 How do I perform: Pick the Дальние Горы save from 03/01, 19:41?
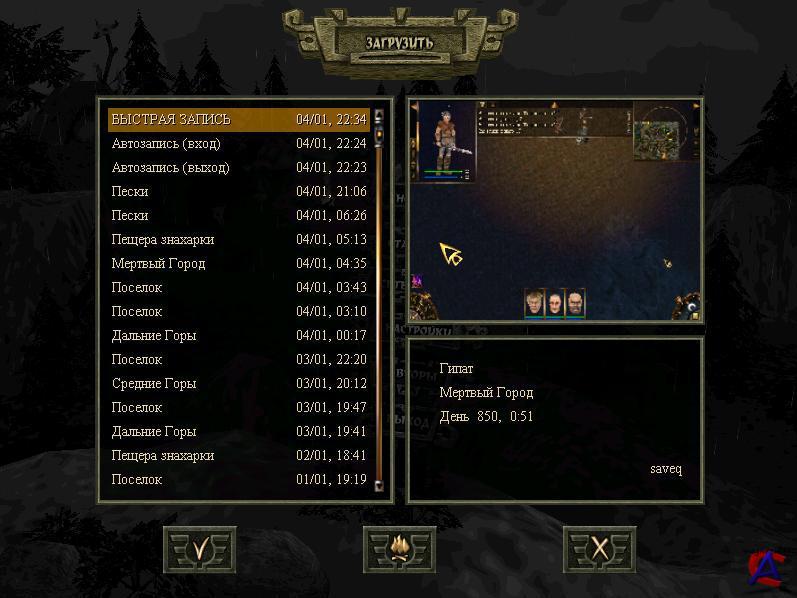pyautogui.click(x=238, y=432)
